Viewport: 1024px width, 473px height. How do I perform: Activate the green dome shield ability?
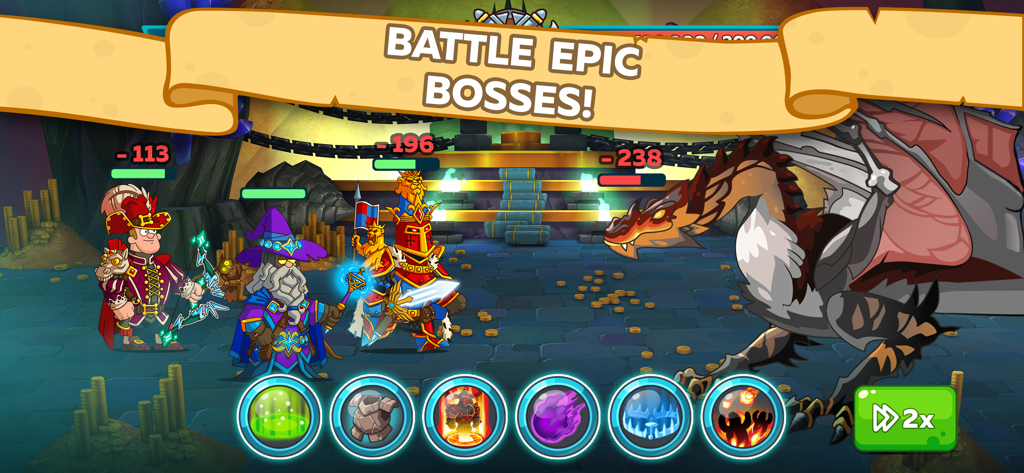[x=279, y=416]
